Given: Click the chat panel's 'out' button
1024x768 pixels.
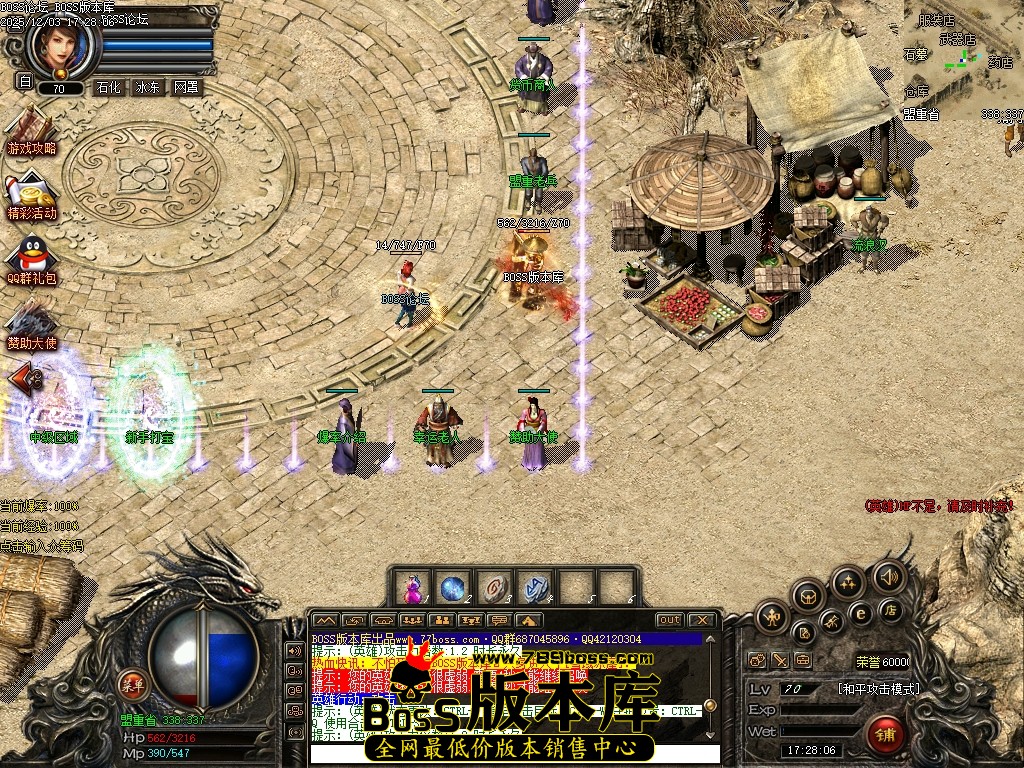Looking at the screenshot, I should pos(669,620).
